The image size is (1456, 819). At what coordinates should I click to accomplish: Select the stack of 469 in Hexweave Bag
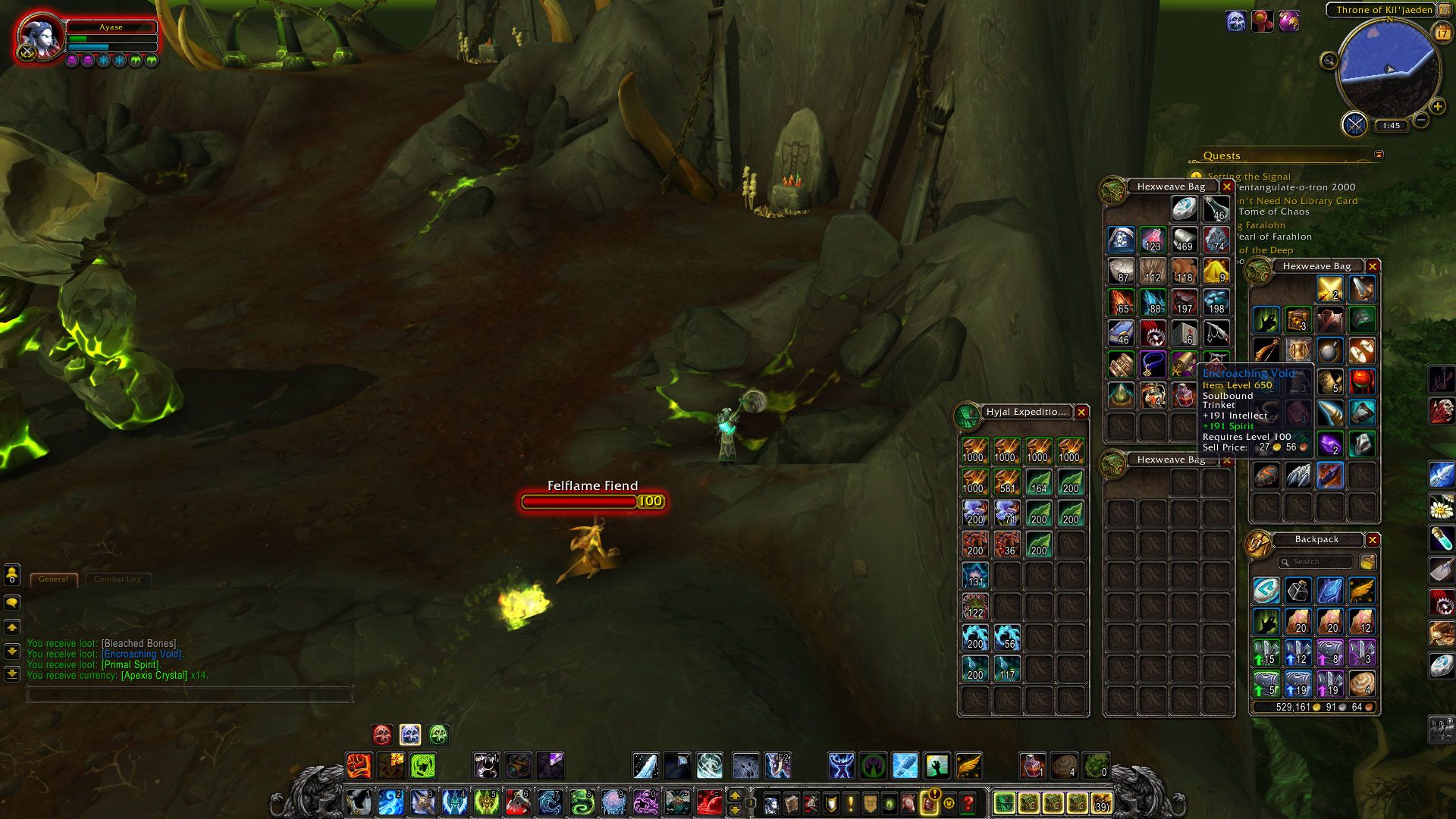[x=1184, y=239]
